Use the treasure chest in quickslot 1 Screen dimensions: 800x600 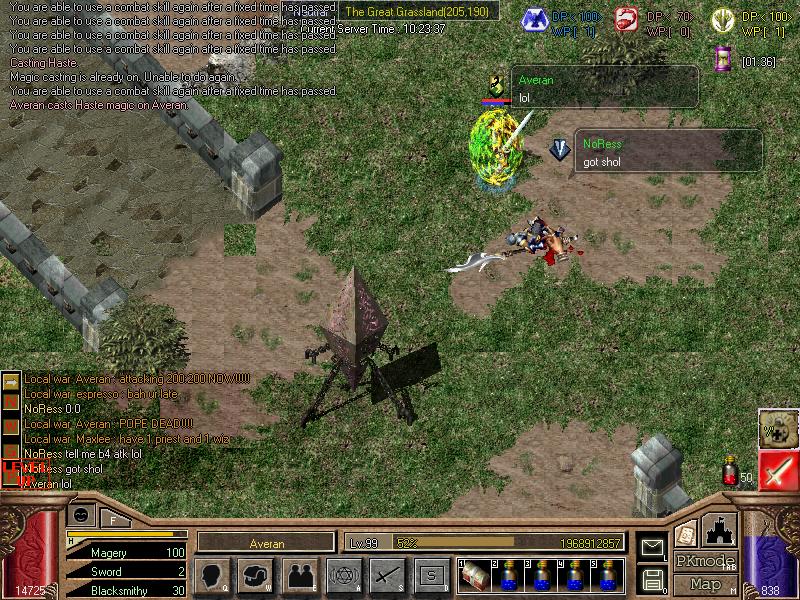point(475,575)
